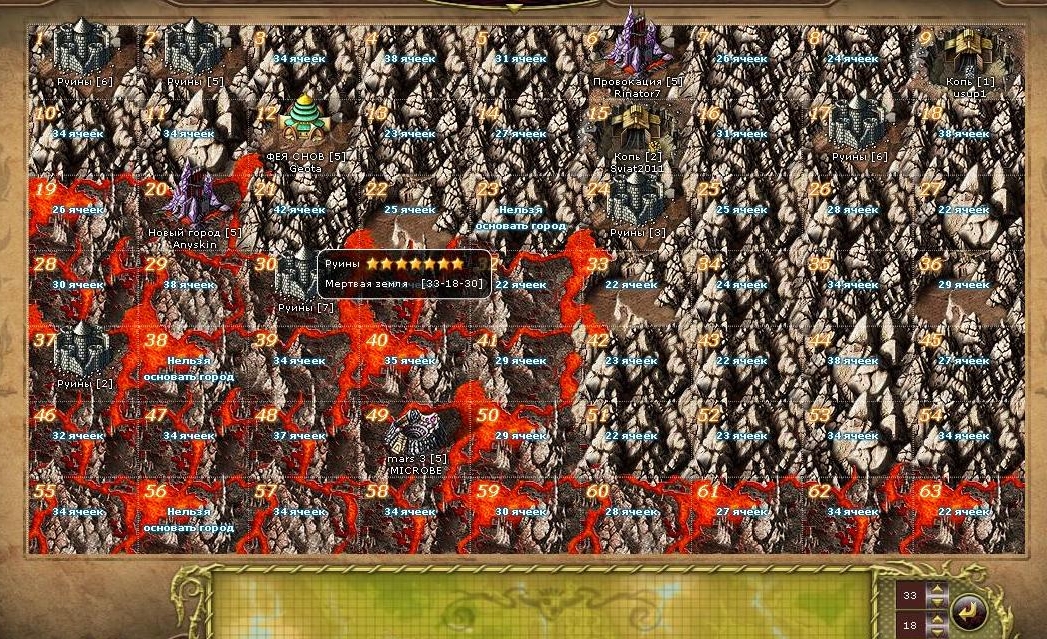Open Новый город on tile 20
Screen dimensions: 1047x639
click(x=194, y=197)
